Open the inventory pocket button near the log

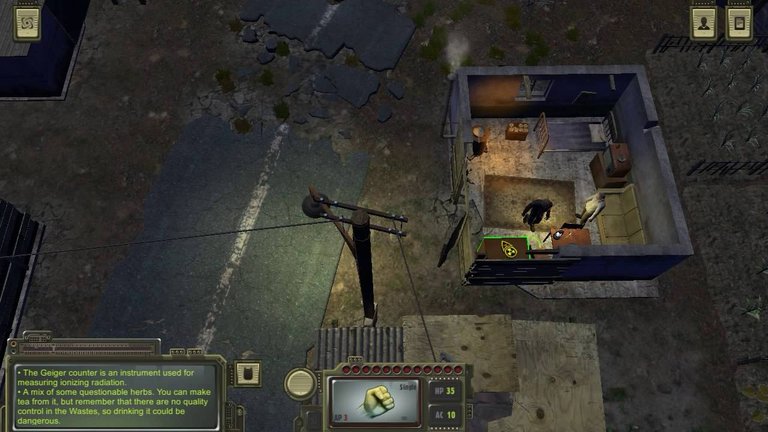tap(248, 374)
